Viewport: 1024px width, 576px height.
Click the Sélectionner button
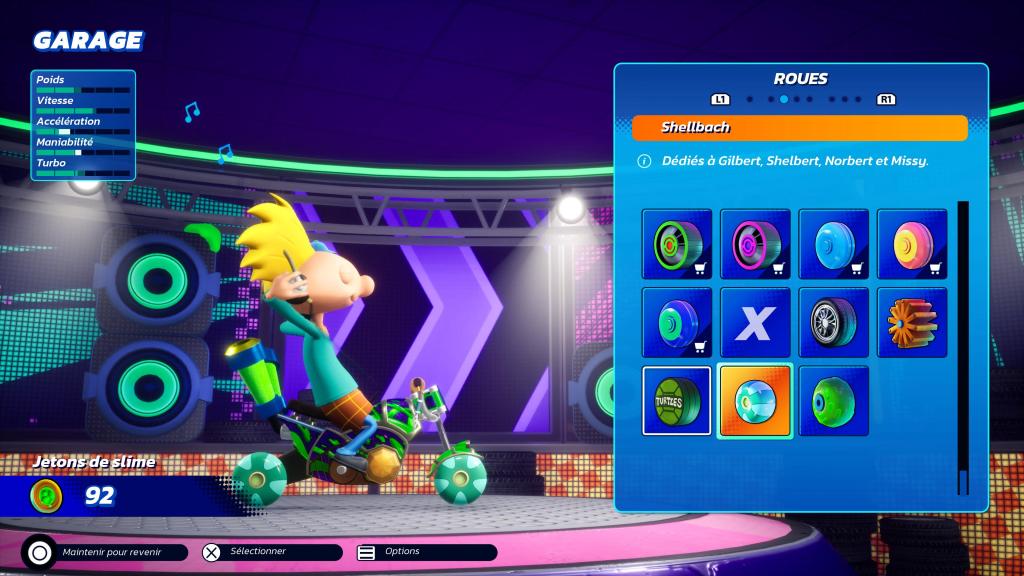[x=268, y=552]
